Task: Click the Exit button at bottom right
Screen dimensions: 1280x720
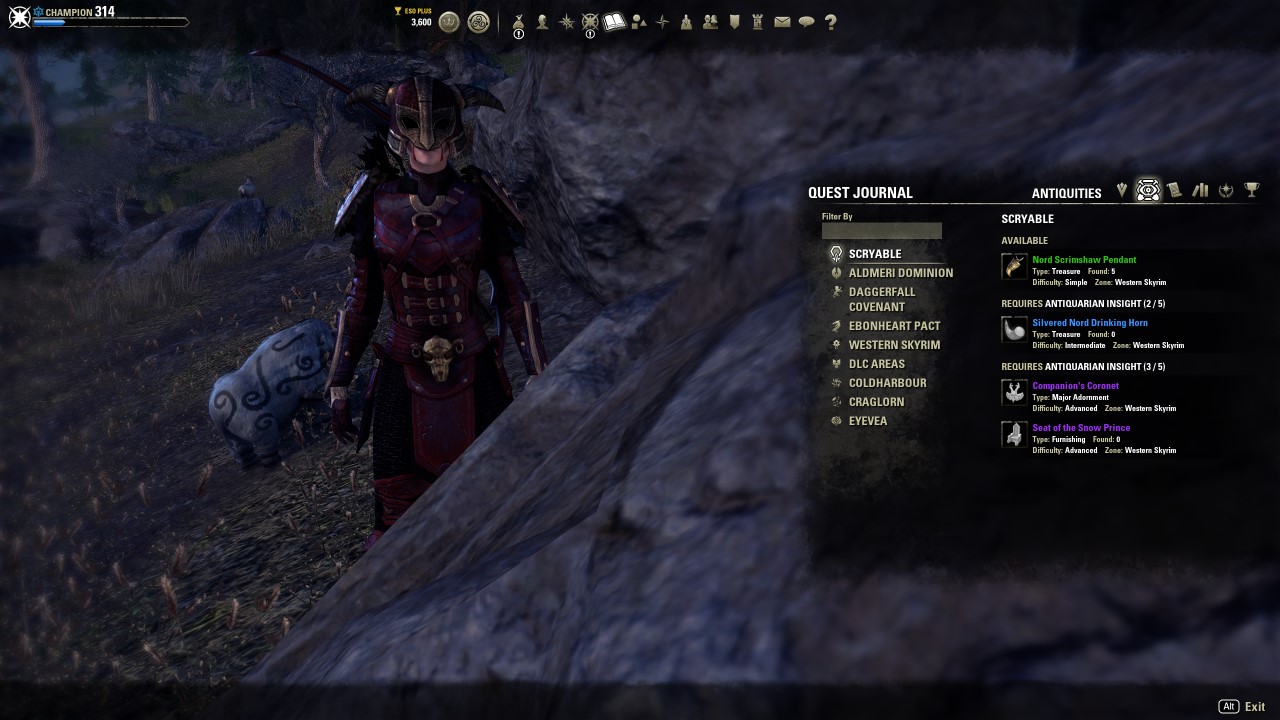Action: (1255, 705)
